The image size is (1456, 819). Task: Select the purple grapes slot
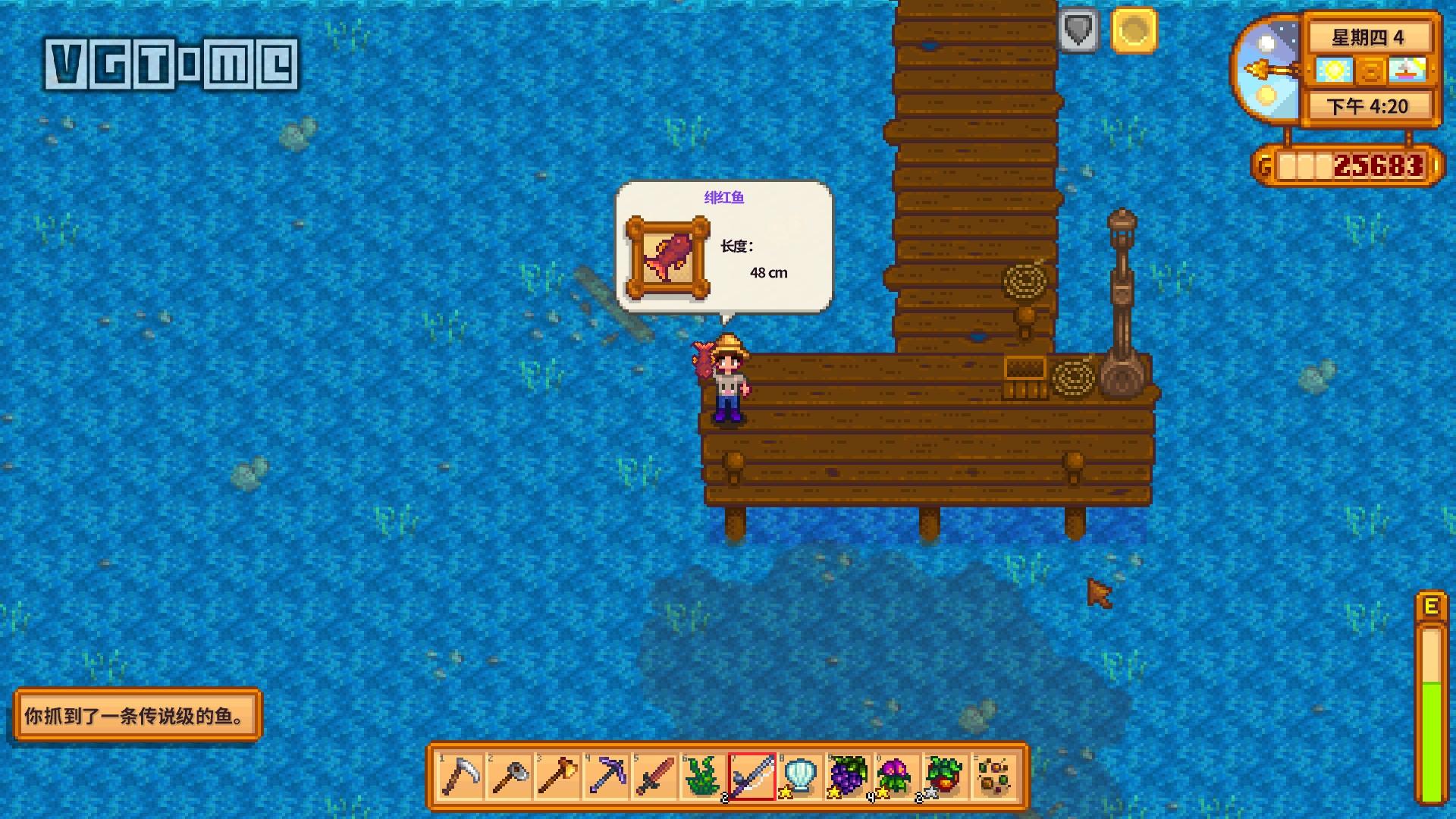pos(849,777)
